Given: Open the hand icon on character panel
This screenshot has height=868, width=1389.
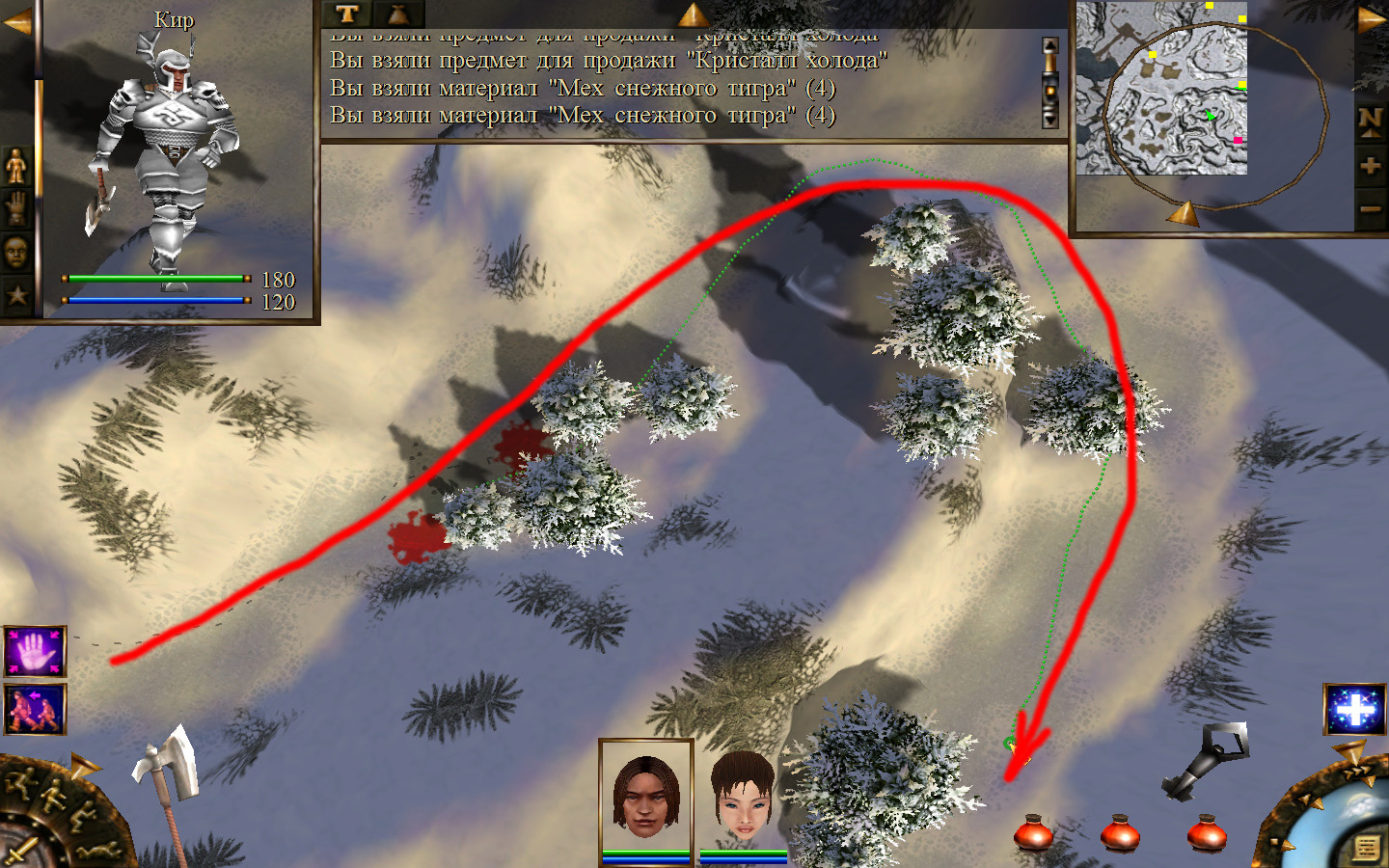Looking at the screenshot, I should tap(16, 208).
